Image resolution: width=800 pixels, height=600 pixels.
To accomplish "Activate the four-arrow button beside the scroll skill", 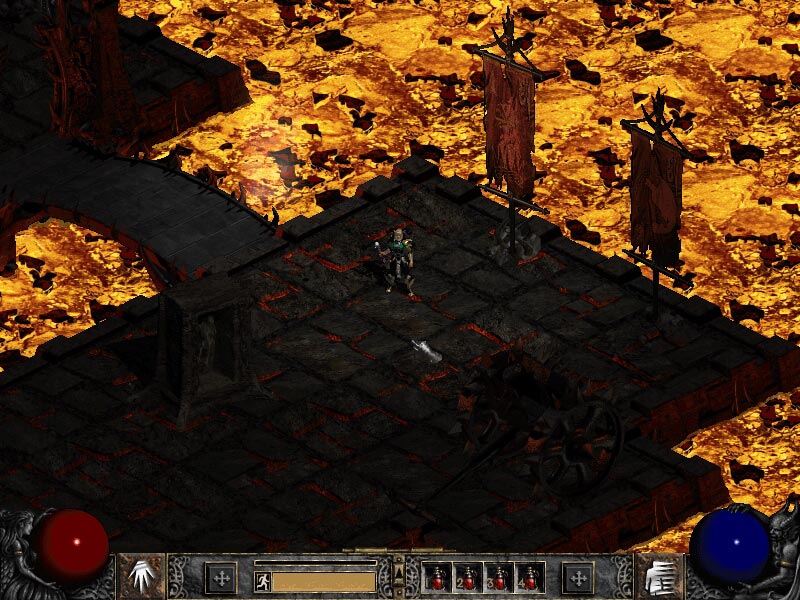I will click(x=578, y=577).
